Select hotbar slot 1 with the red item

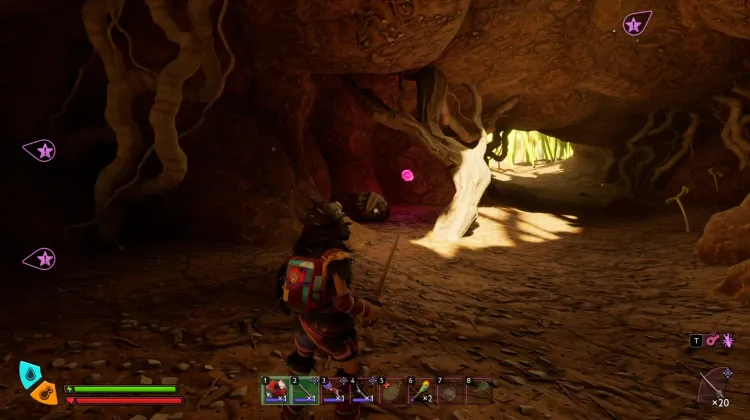(275, 391)
